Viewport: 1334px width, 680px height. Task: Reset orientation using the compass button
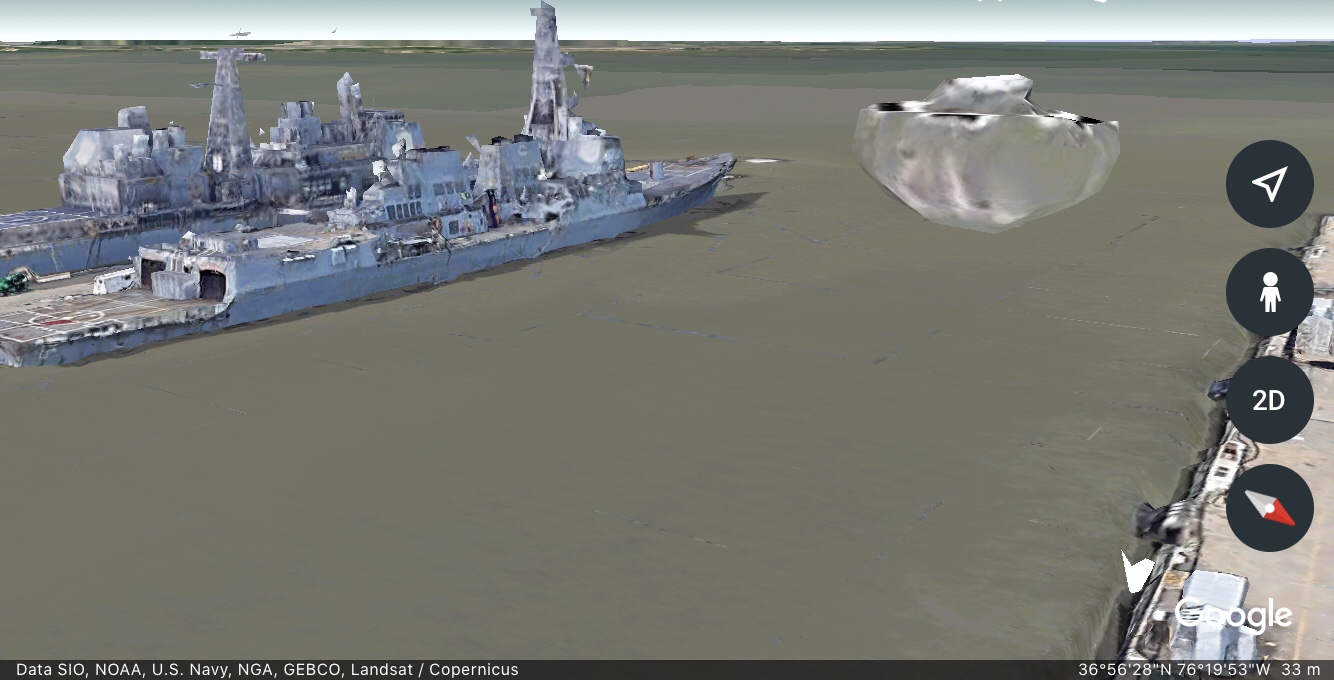pyautogui.click(x=1269, y=508)
